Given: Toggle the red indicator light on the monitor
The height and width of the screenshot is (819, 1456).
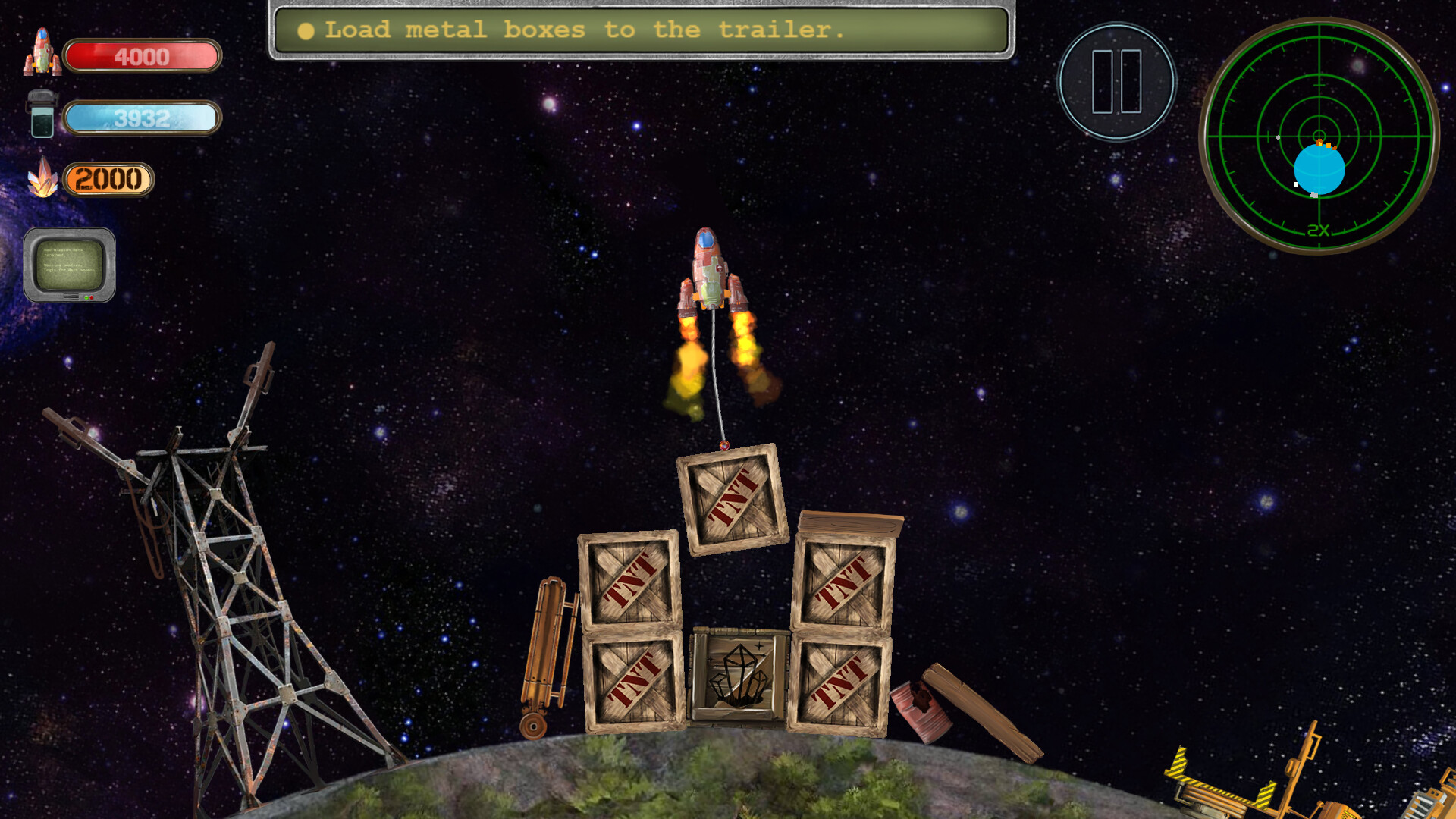Looking at the screenshot, I should pos(92,297).
